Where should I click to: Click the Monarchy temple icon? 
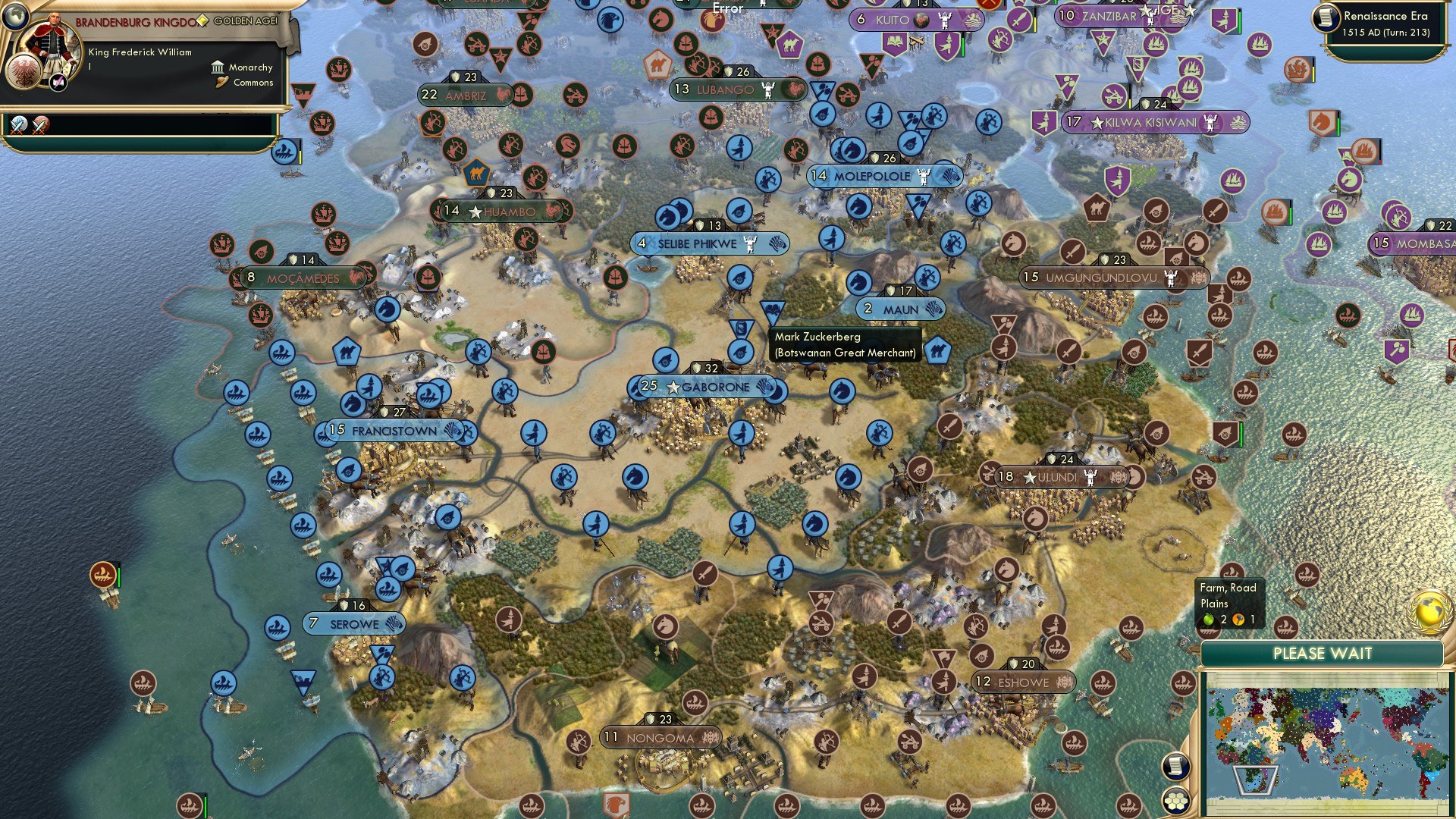[218, 67]
